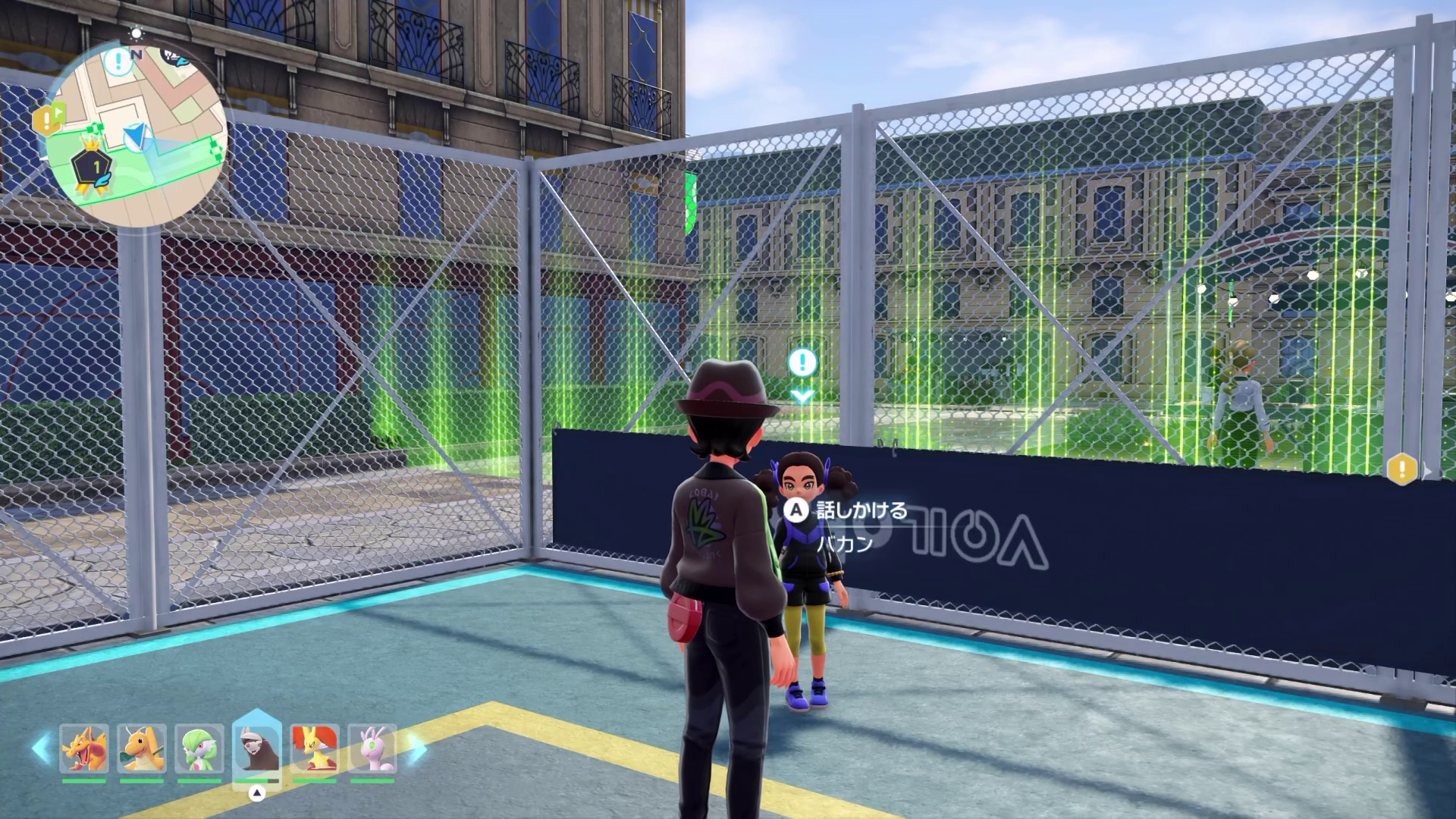
Task: Select Dragonite in the party bar
Action: point(142,748)
